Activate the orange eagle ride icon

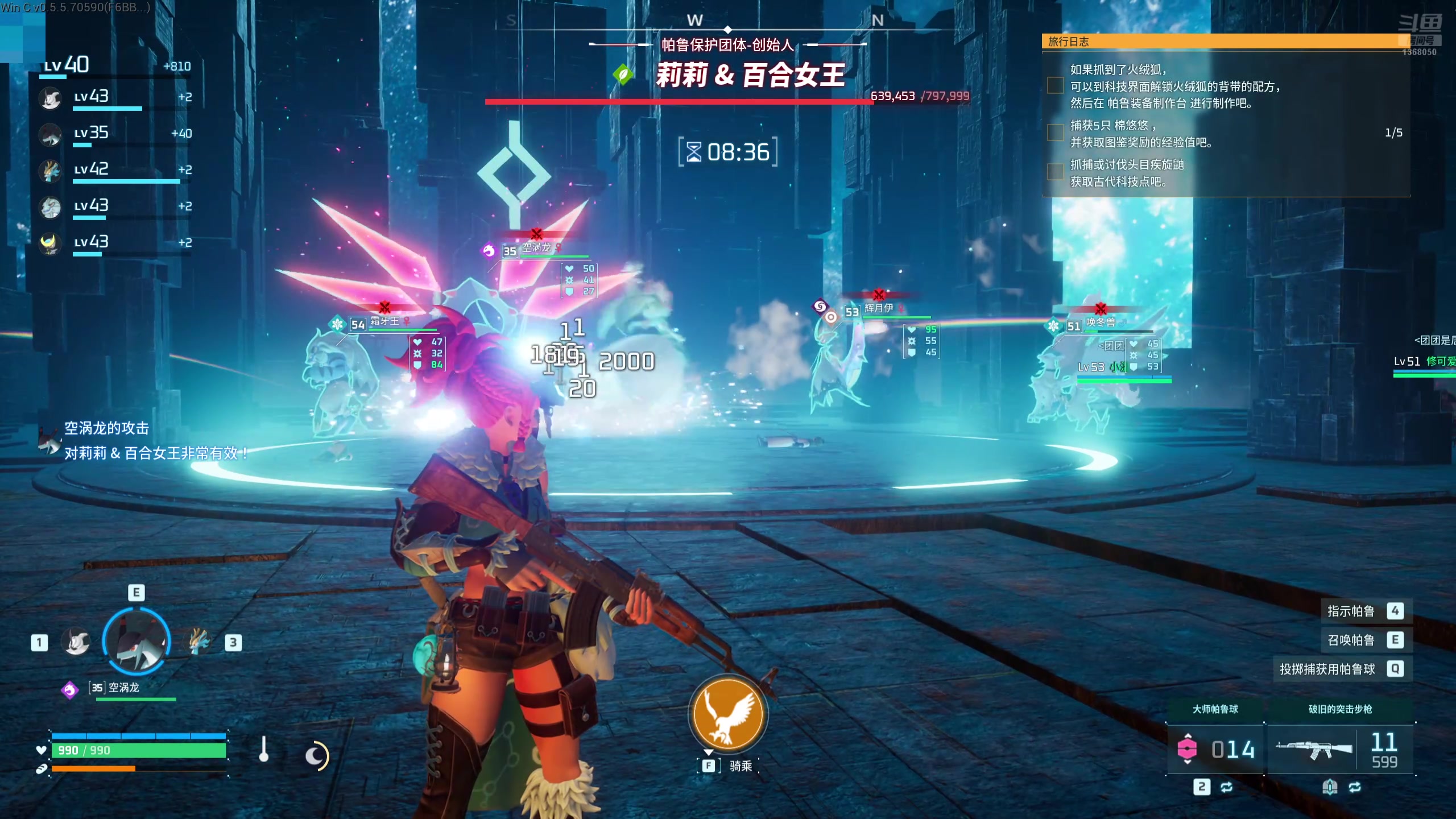pos(727,714)
